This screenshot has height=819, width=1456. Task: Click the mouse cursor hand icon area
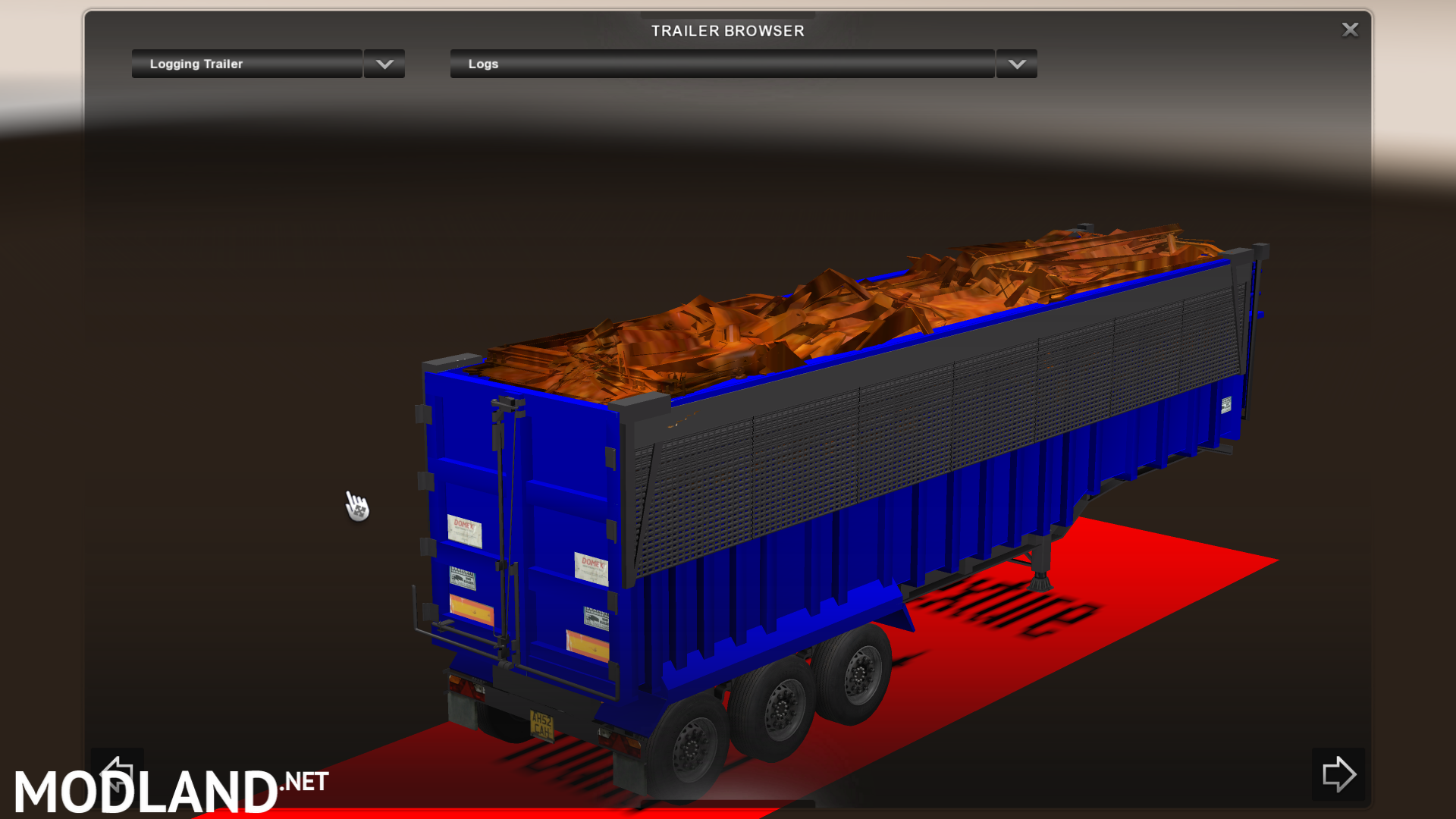click(x=356, y=507)
